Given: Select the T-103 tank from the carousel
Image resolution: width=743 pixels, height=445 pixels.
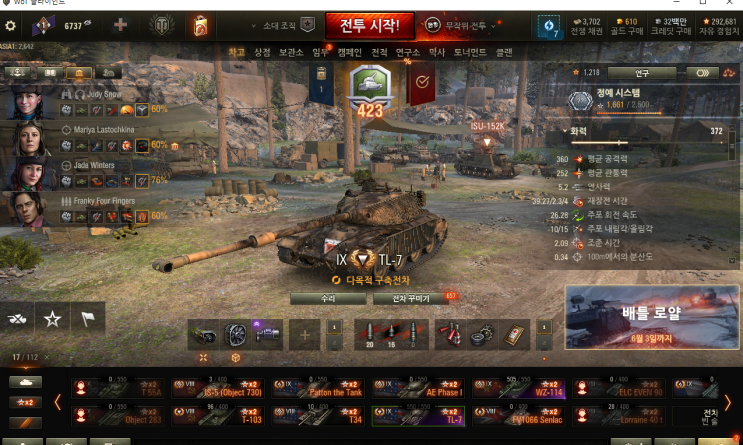Looking at the screenshot, I should (219, 415).
